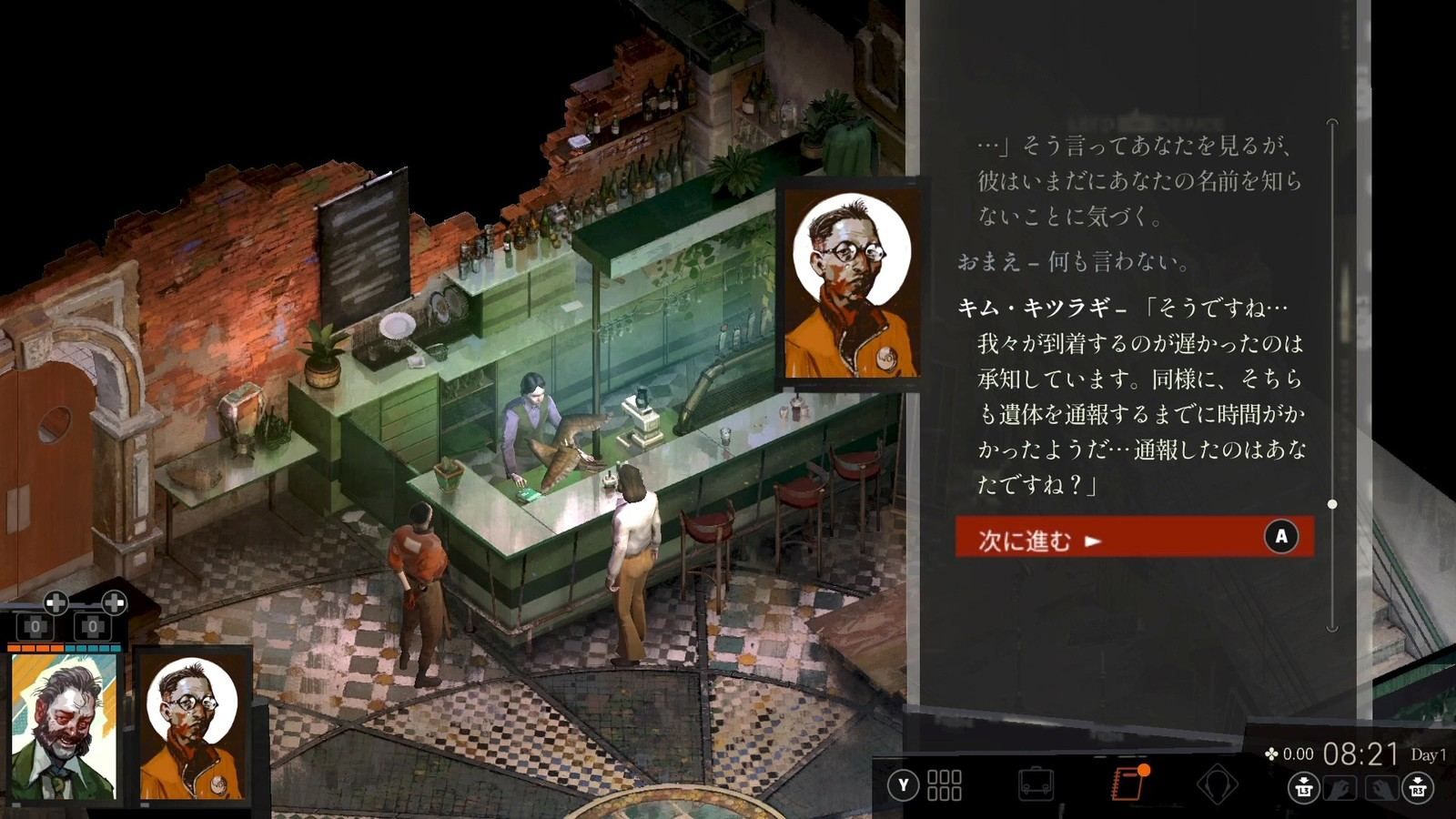Open the Thought Cabinet diamond icon
The width and height of the screenshot is (1456, 819).
pos(1218,783)
